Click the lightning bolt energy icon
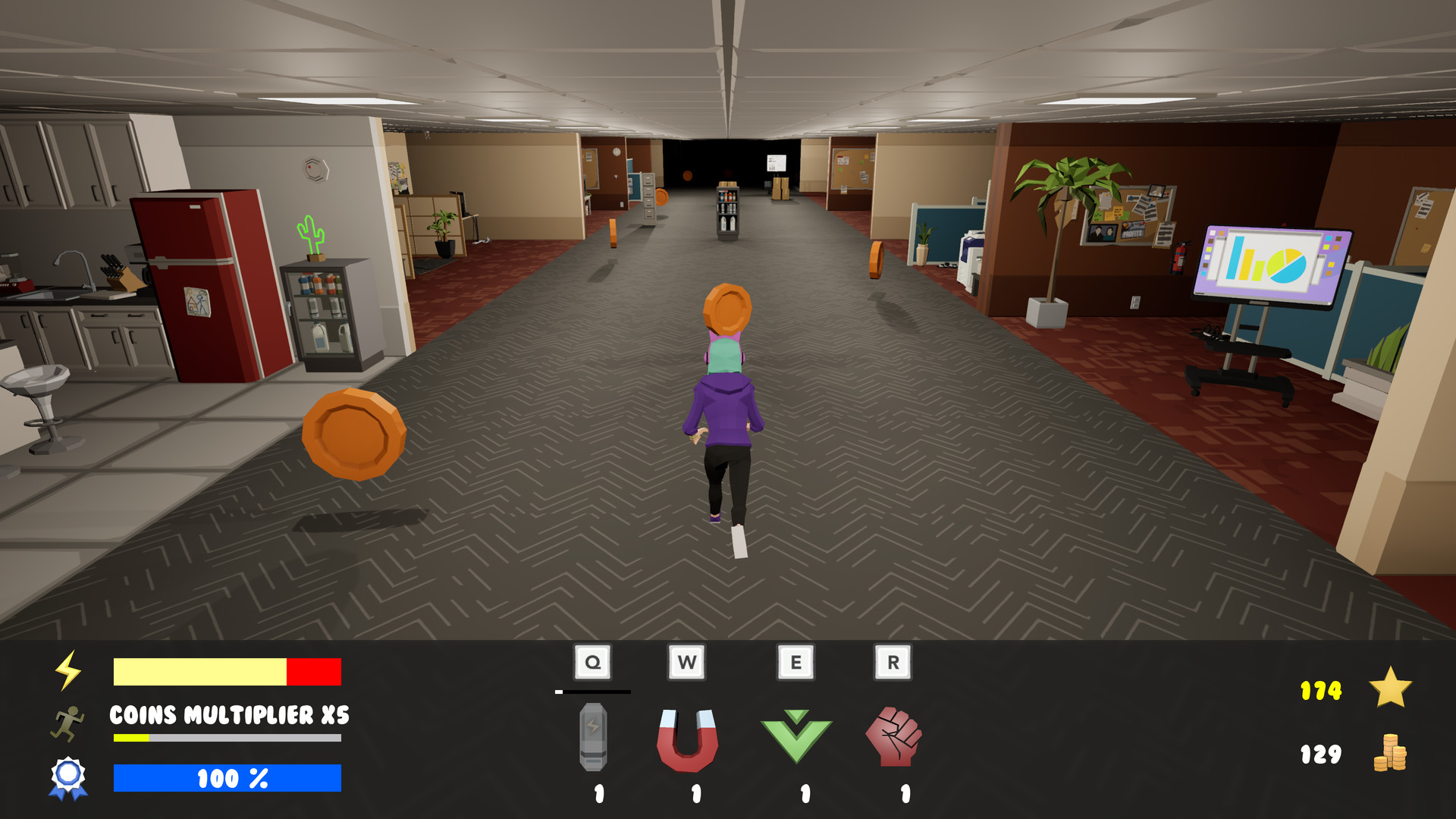This screenshot has width=1456, height=819. coord(69,670)
